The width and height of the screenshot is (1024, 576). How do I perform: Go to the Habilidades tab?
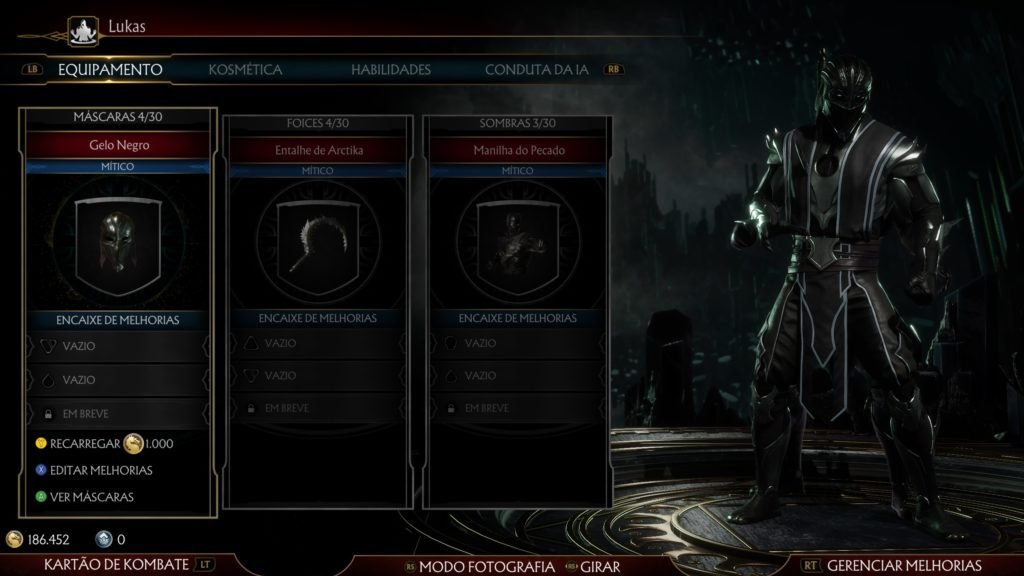coord(391,70)
